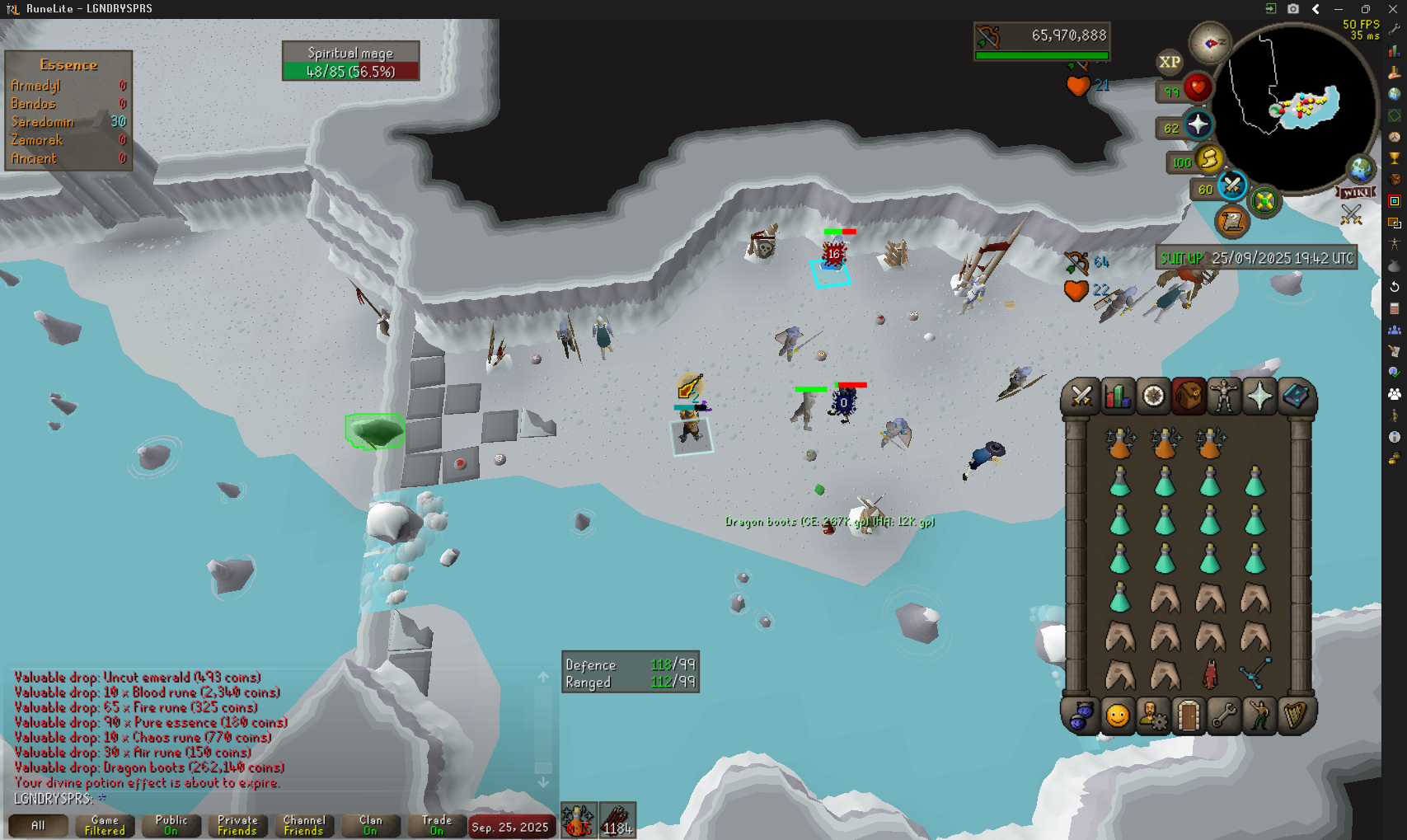
Task: Click the Wiki lookup banner
Action: click(x=1356, y=192)
